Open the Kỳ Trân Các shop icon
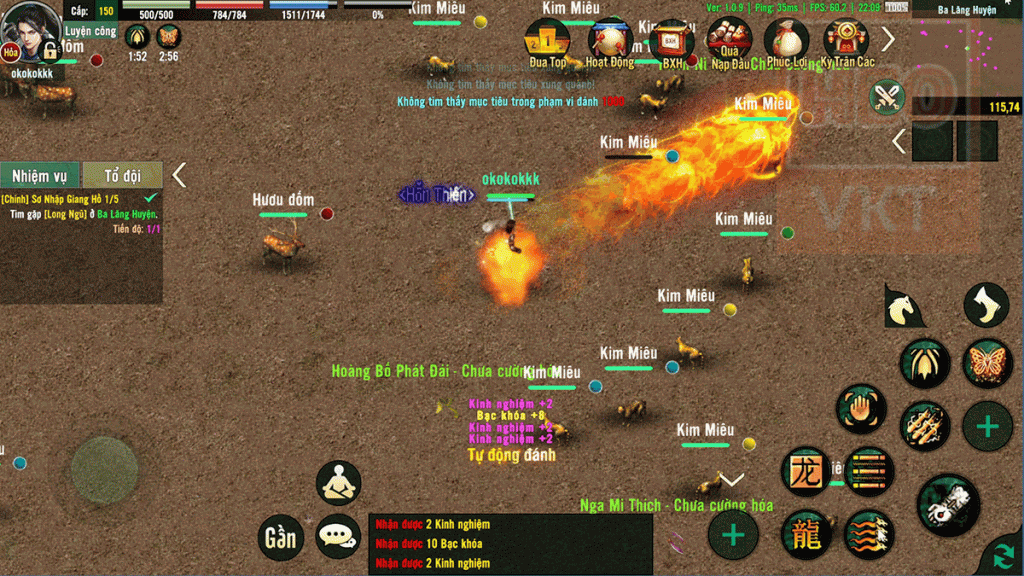 click(x=846, y=42)
